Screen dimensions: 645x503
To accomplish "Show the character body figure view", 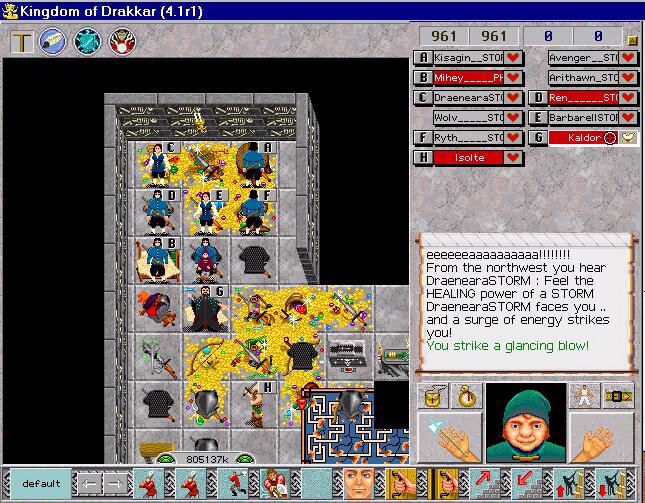I will coord(582,396).
